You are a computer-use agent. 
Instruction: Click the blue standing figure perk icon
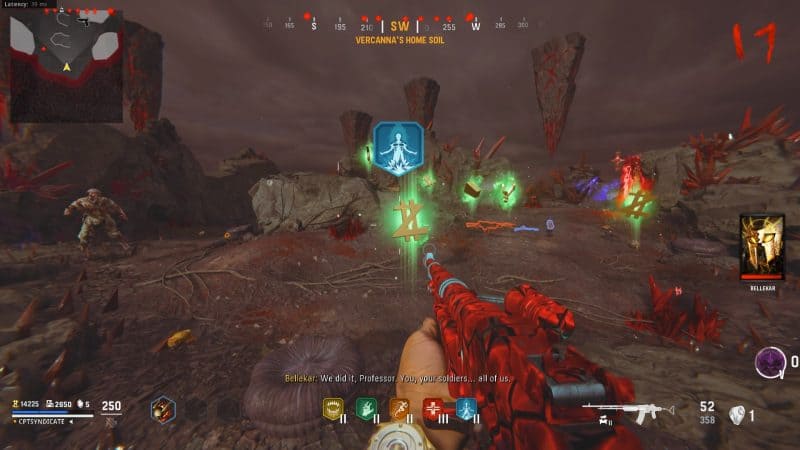coord(466,408)
